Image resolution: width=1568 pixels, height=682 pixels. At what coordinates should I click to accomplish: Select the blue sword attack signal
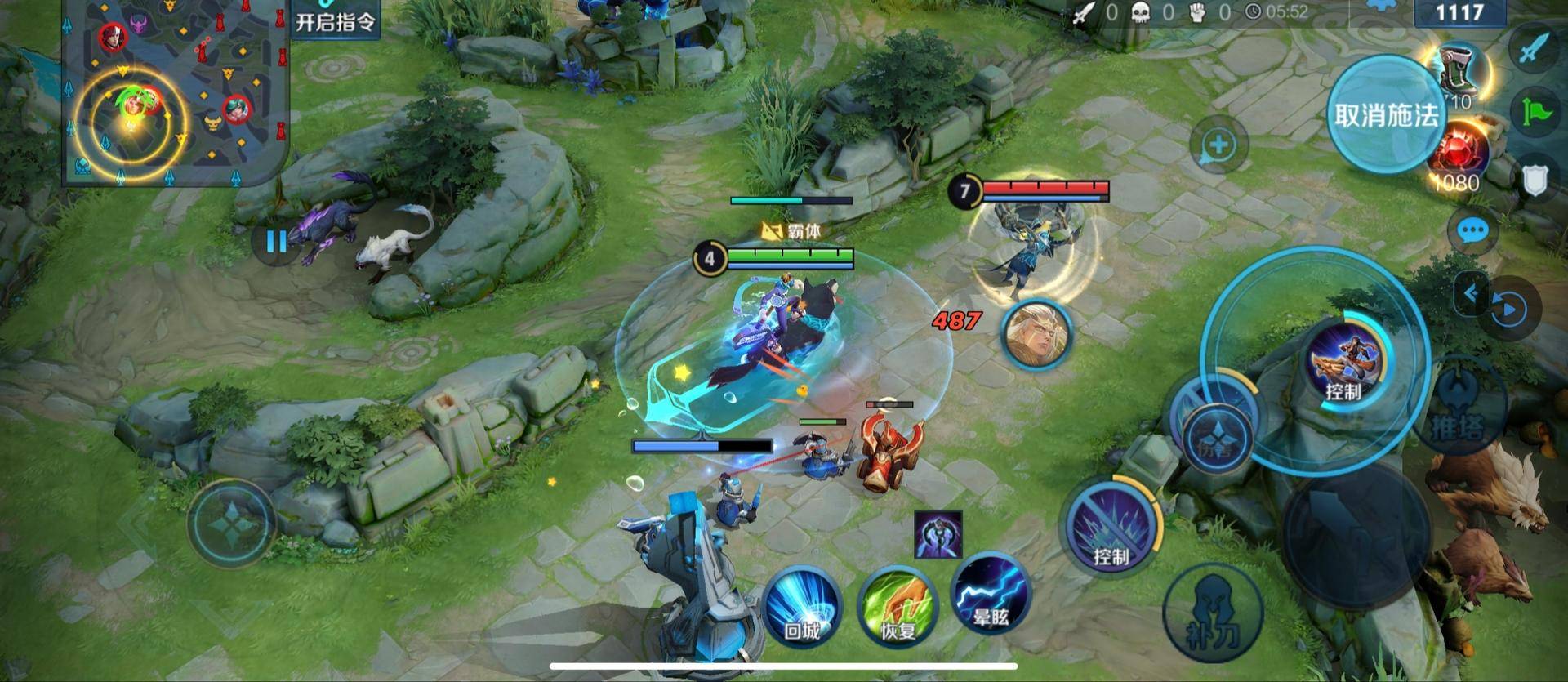[x=1535, y=49]
